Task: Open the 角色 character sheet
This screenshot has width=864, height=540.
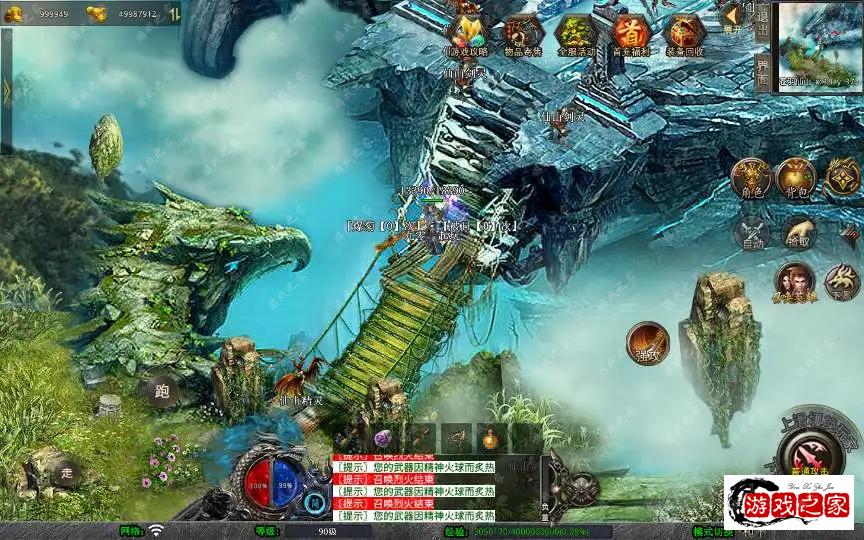Action: coord(751,178)
